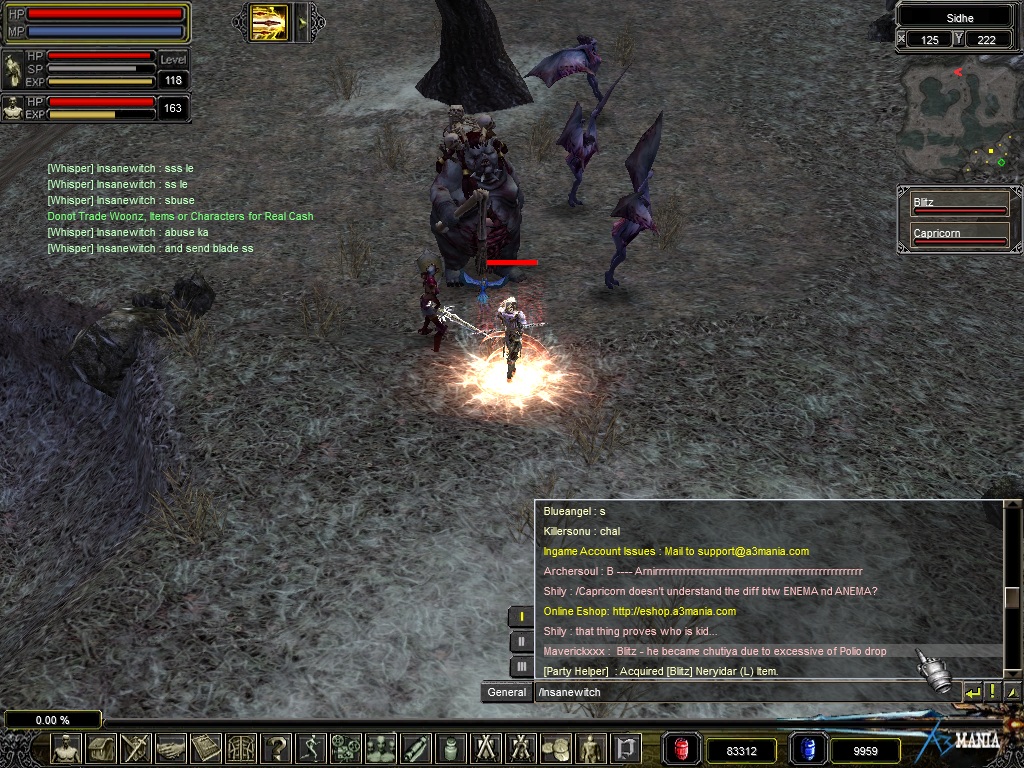Viewport: 1024px width, 768px height.
Task: Click the red potion slot
Action: click(682, 749)
